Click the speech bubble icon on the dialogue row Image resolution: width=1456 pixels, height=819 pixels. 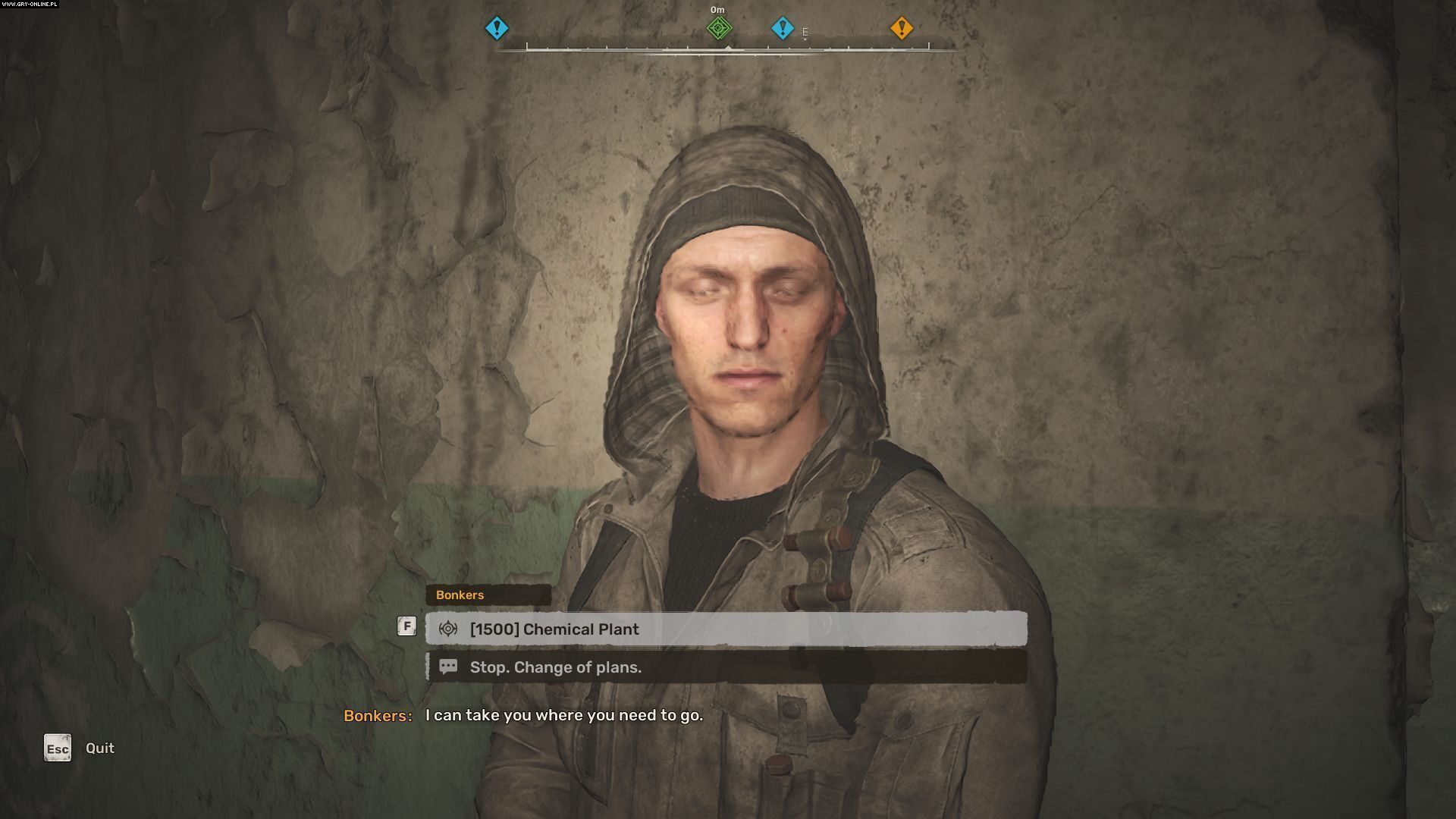449,667
